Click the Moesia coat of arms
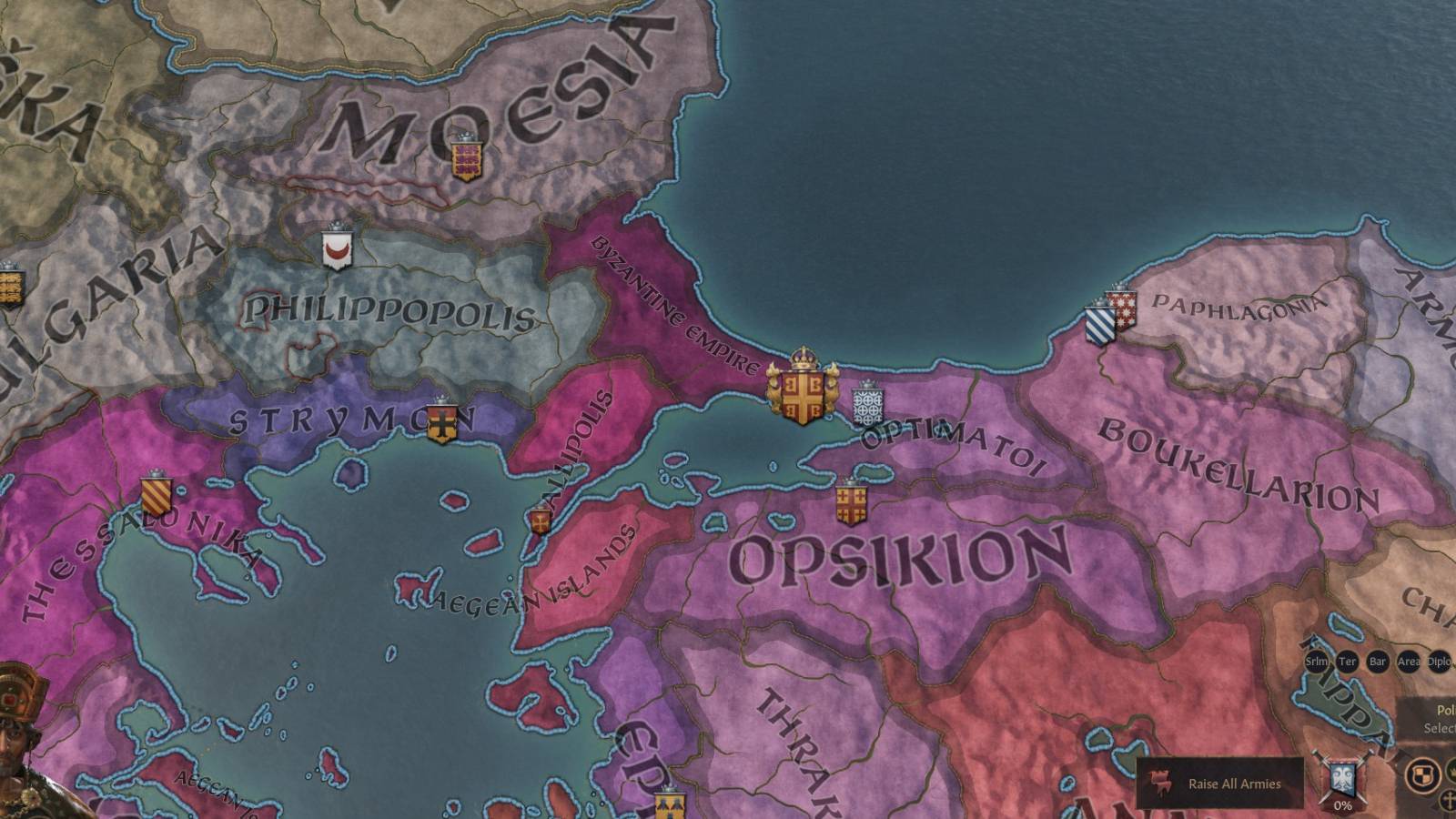The image size is (1456, 819). (x=467, y=161)
